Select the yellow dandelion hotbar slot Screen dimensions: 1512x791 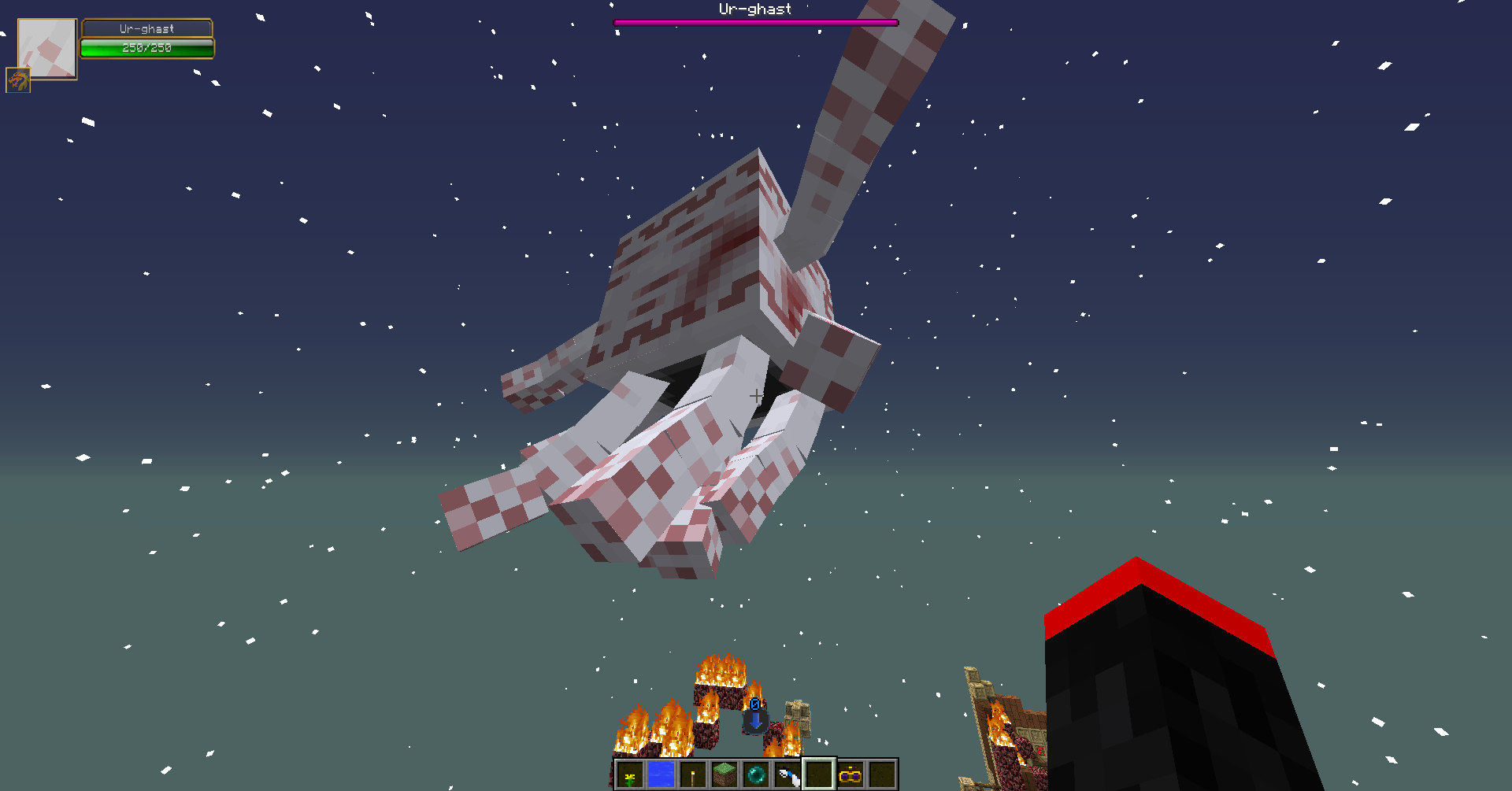pyautogui.click(x=630, y=775)
